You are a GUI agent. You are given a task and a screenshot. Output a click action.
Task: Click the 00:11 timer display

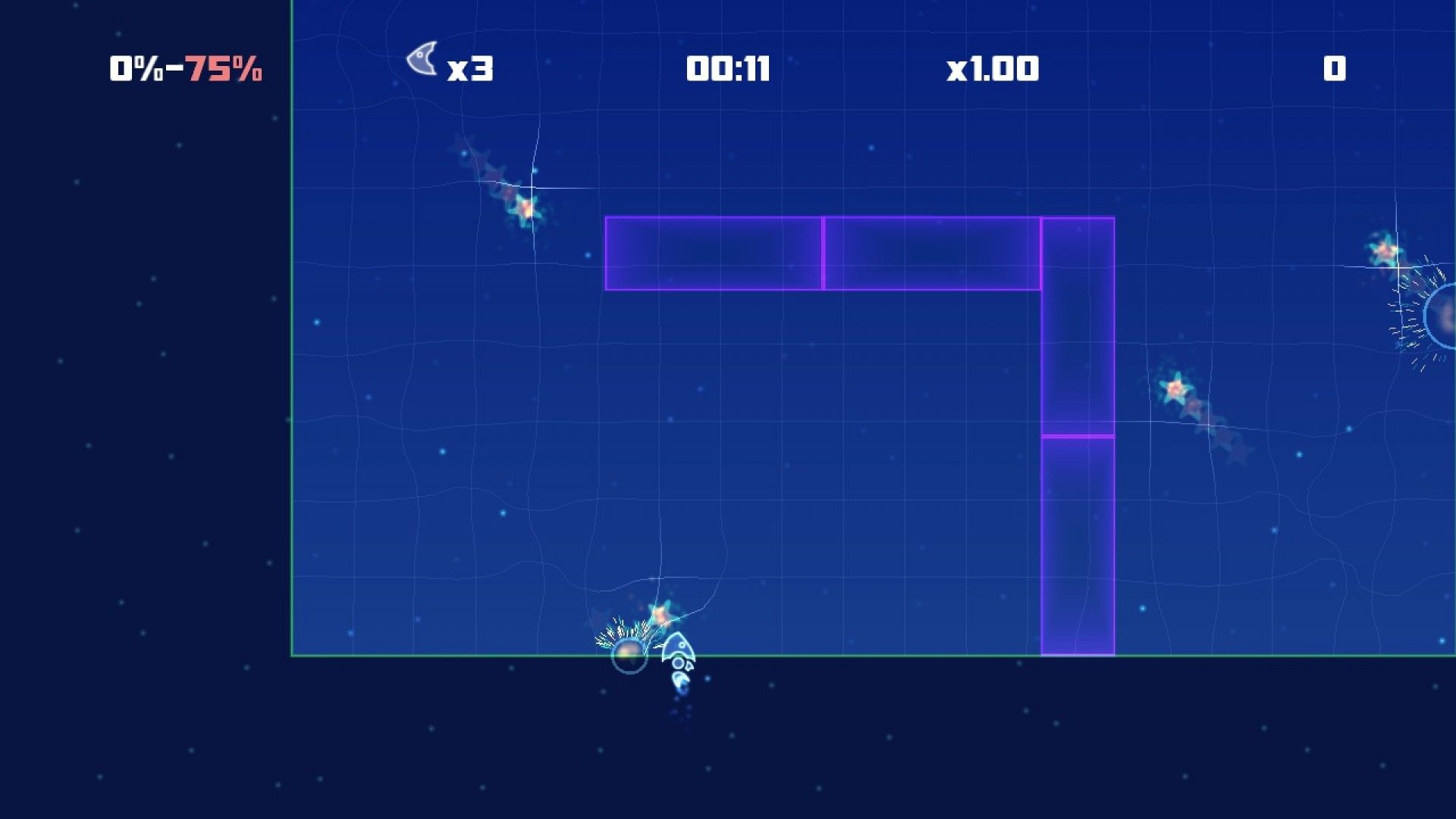click(727, 69)
